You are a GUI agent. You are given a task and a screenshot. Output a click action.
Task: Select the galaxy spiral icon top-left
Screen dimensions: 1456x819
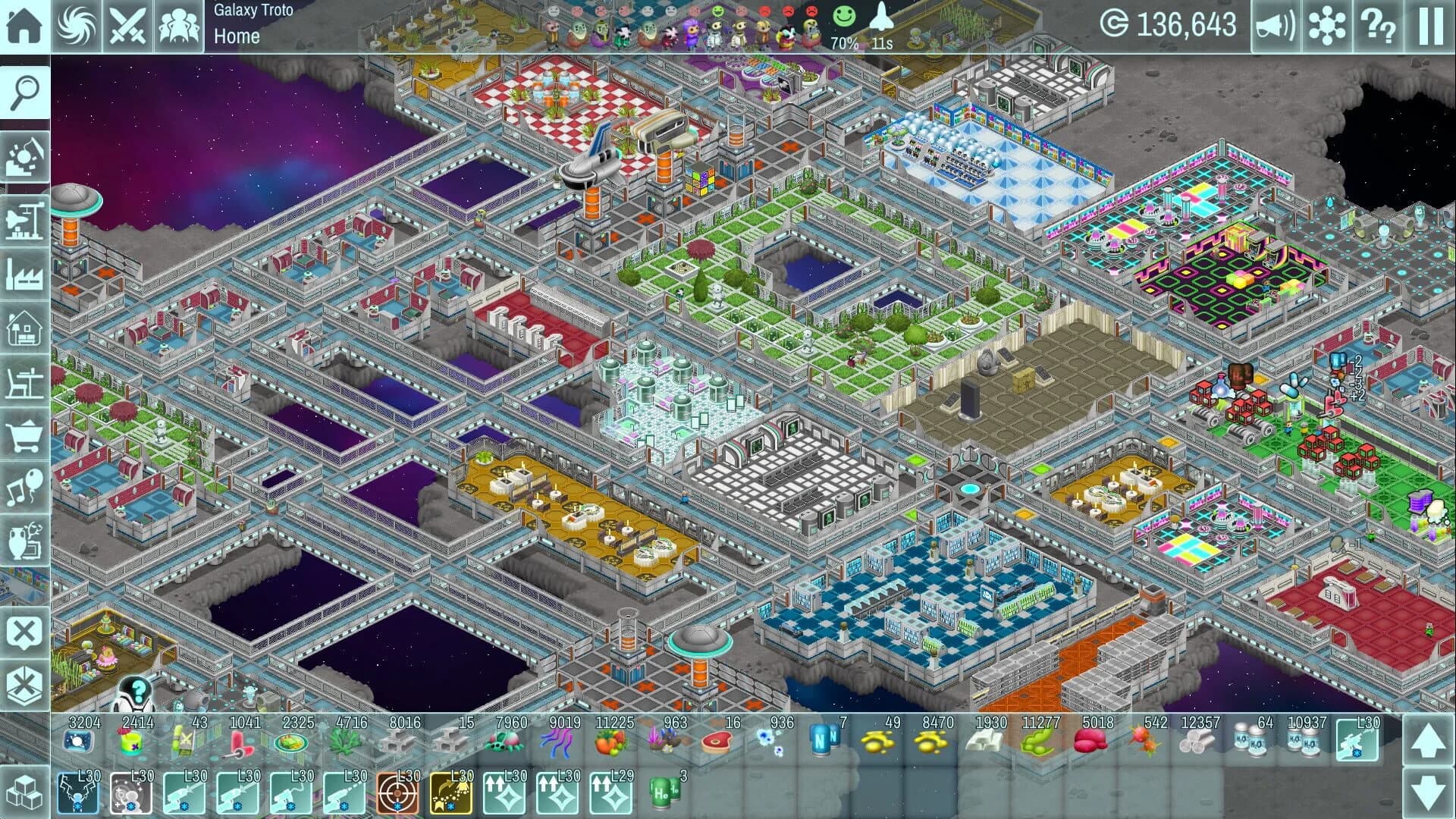pos(76,24)
